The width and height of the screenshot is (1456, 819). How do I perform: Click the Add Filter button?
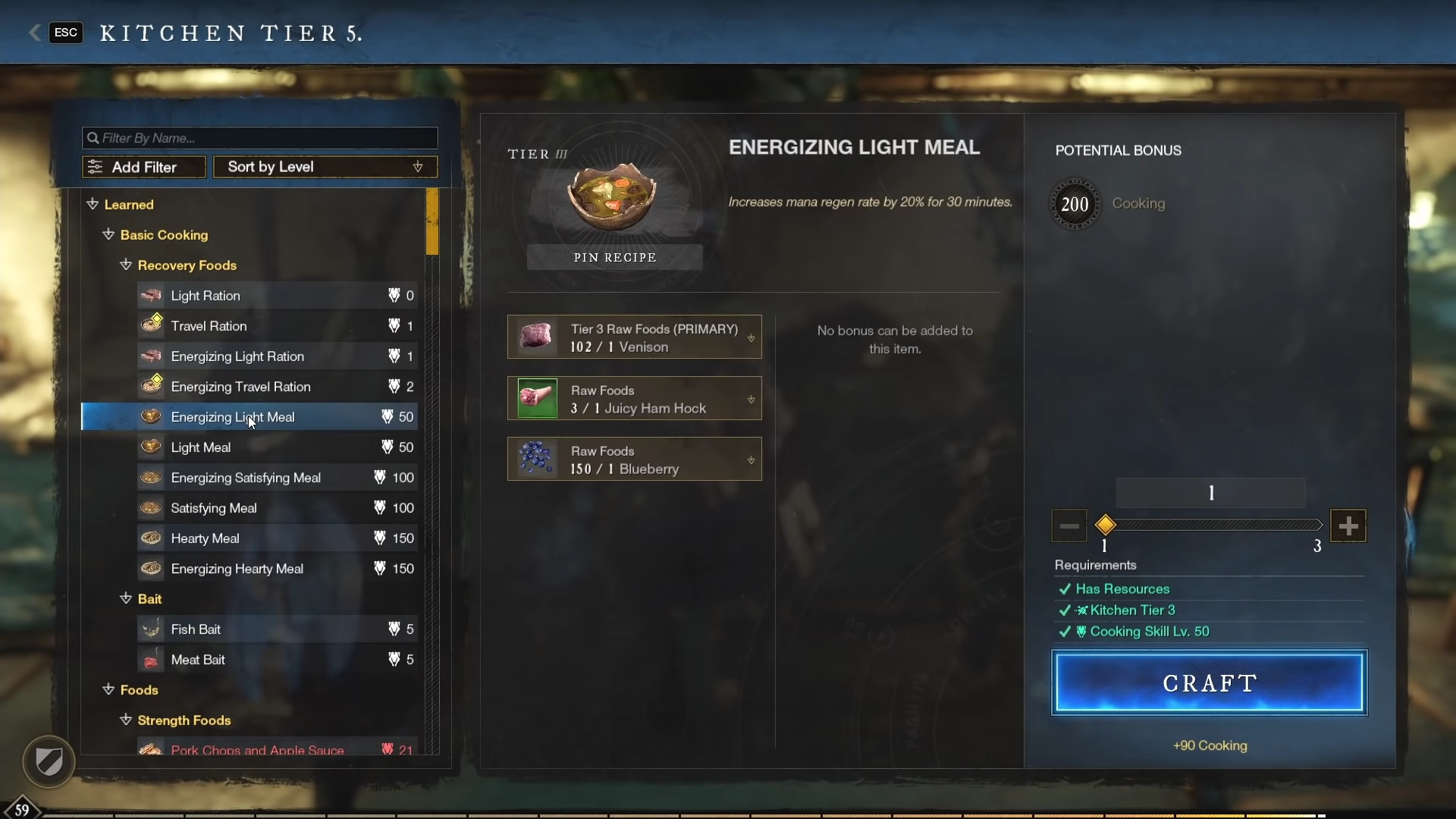(143, 166)
